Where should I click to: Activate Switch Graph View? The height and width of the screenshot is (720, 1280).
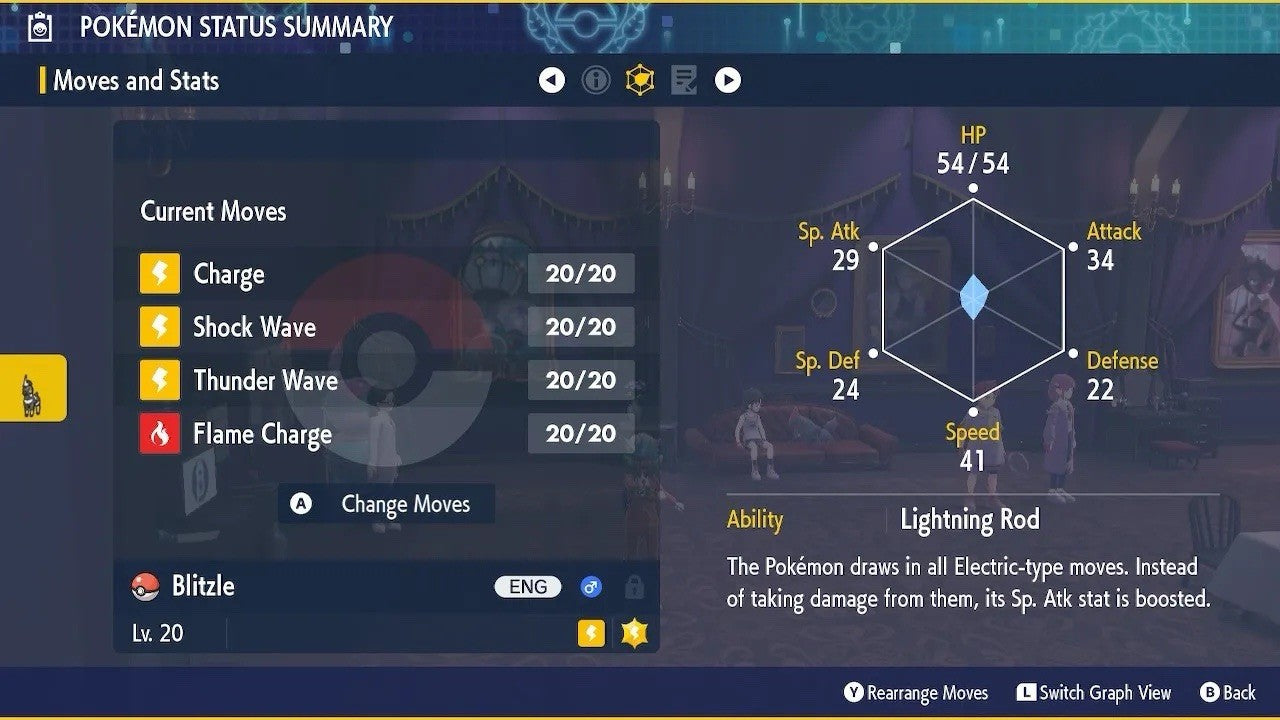(1094, 693)
